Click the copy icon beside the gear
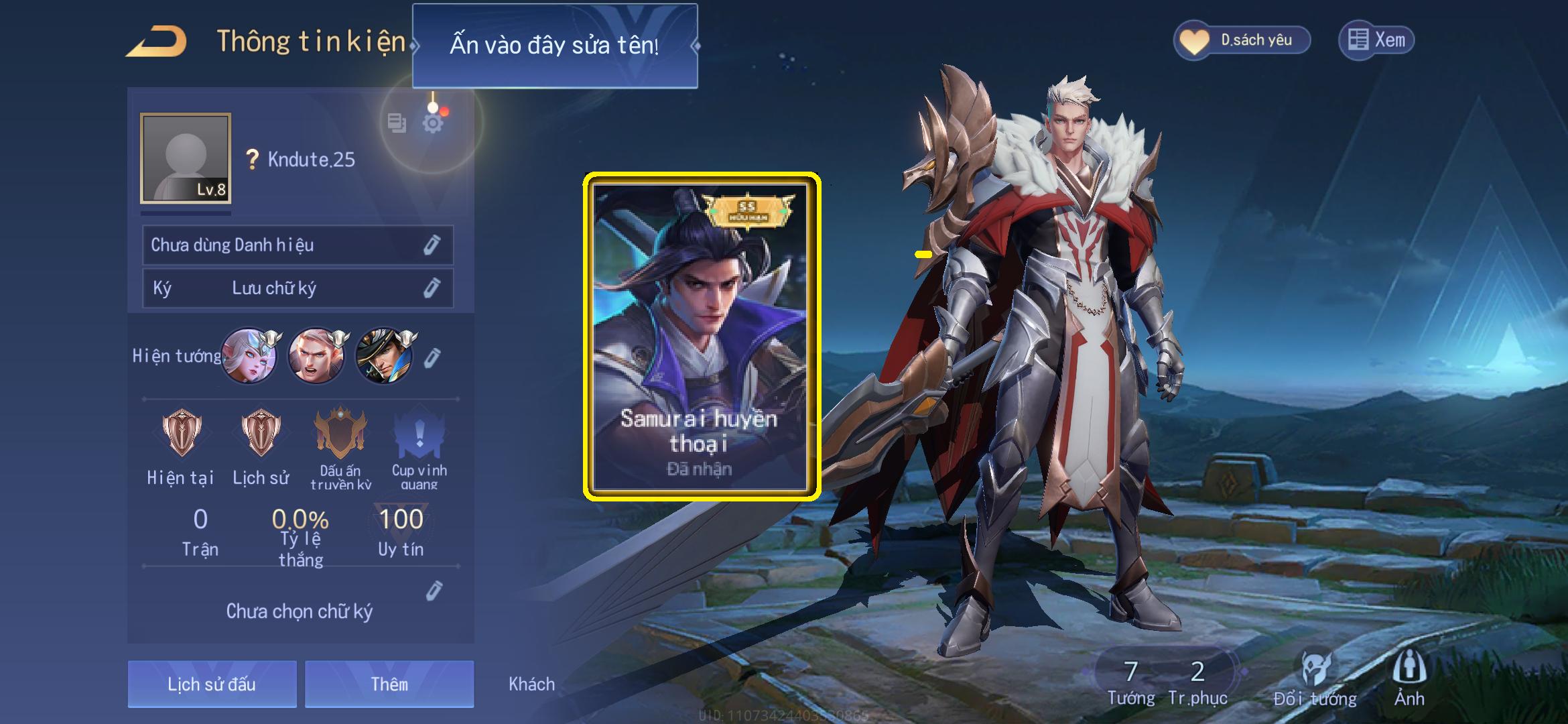Viewport: 1568px width, 724px height. point(397,123)
